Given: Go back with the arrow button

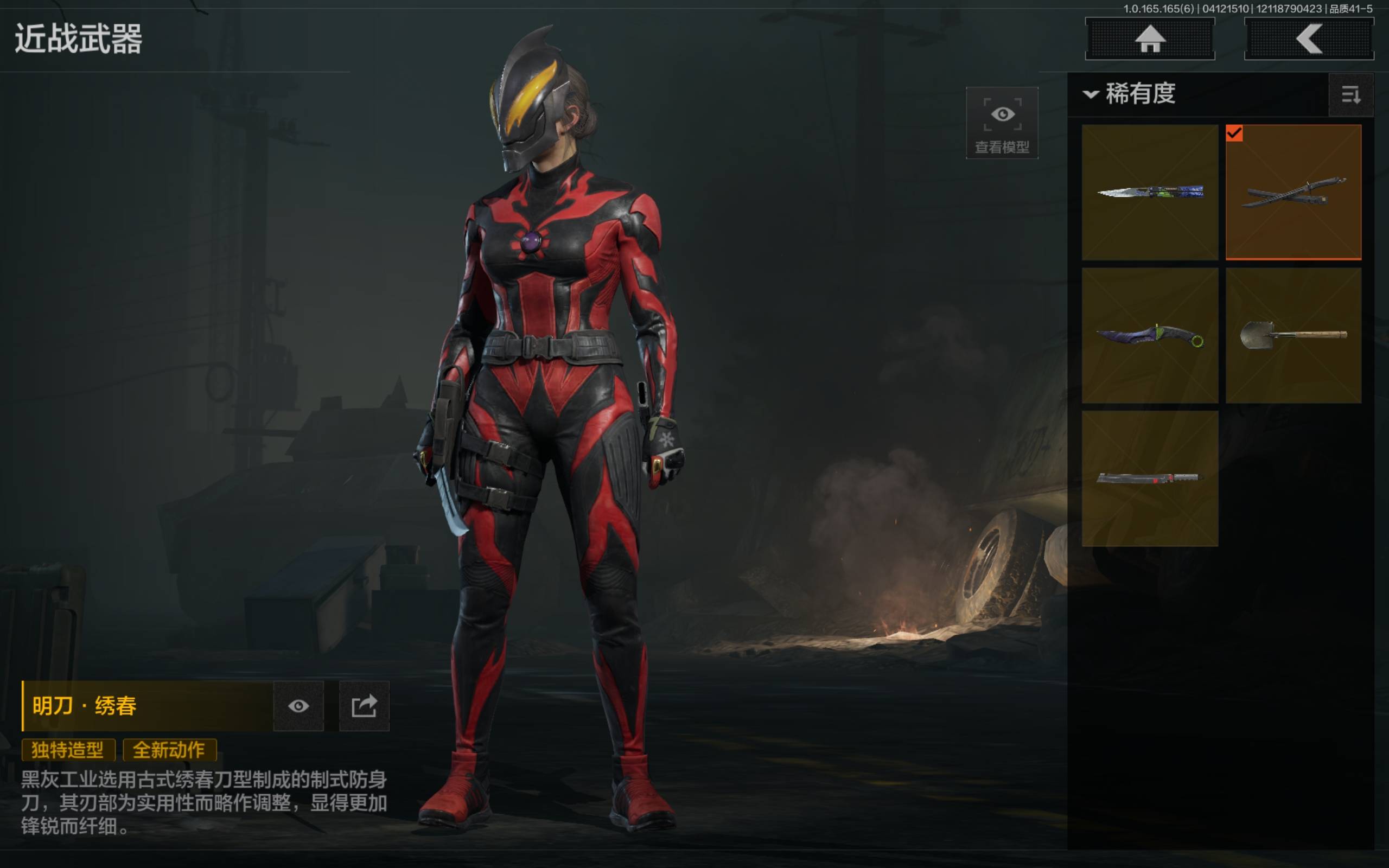Looking at the screenshot, I should tap(1308, 39).
